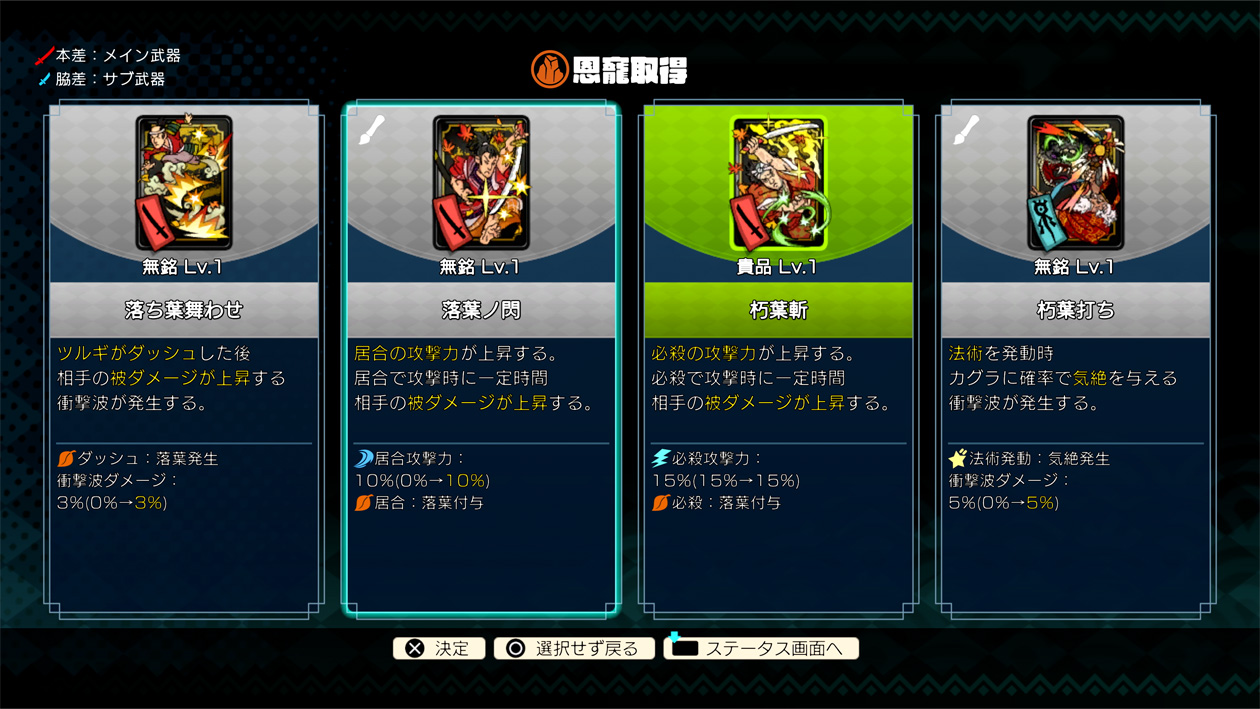Choose the 落葉ノ閃 boon card
Viewport: 1260px width, 709px height.
click(481, 360)
